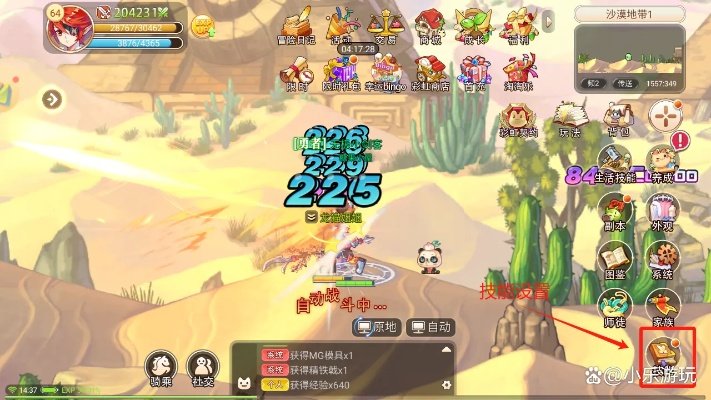Click the desert zone minimap
Image resolution: width=711 pixels, height=400 pixels.
630,49
